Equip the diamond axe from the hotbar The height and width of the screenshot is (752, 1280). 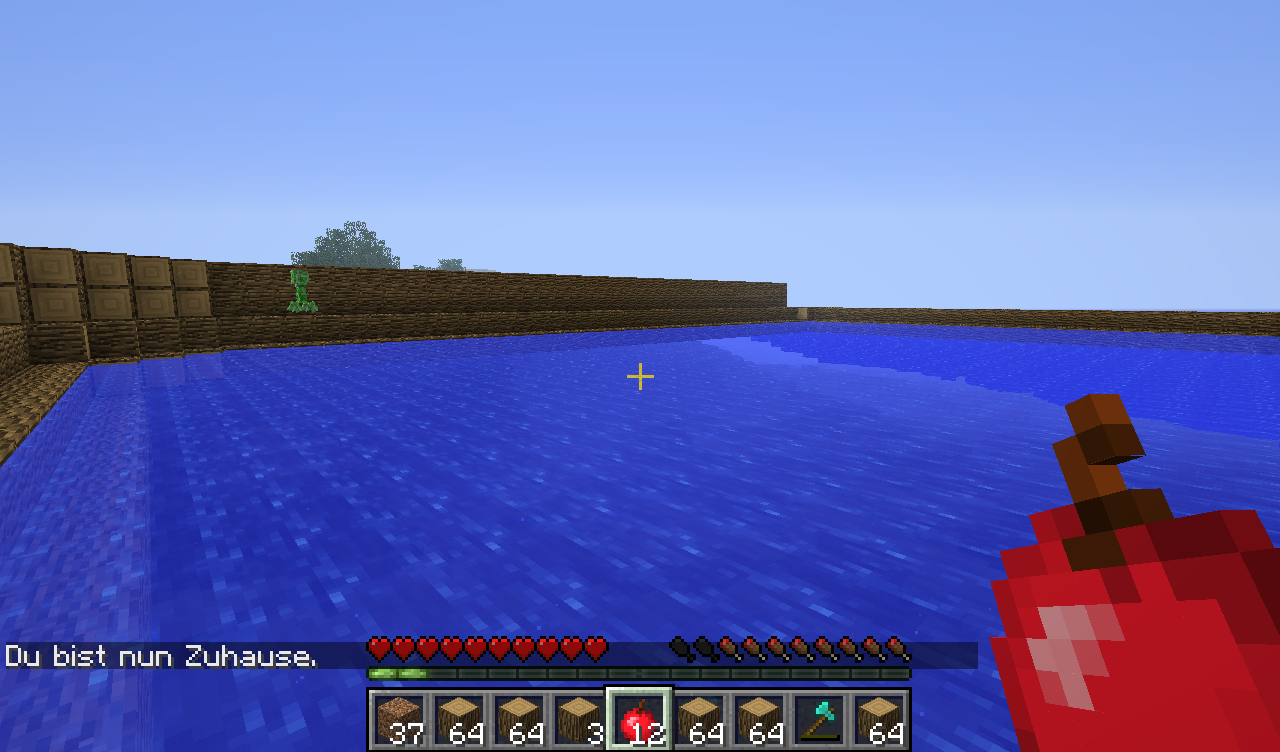[820, 719]
